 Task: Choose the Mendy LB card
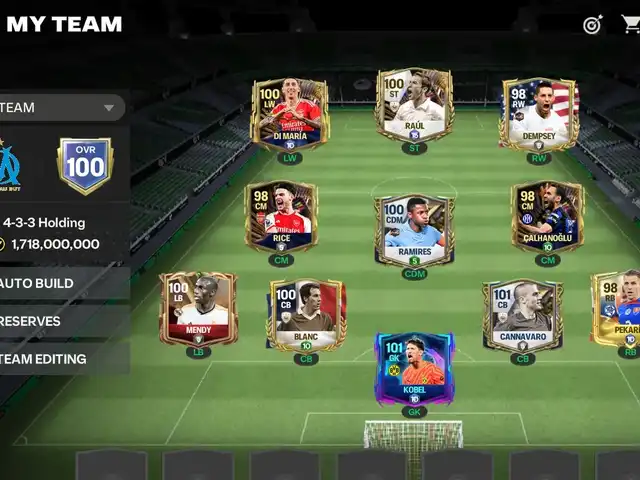(x=198, y=308)
